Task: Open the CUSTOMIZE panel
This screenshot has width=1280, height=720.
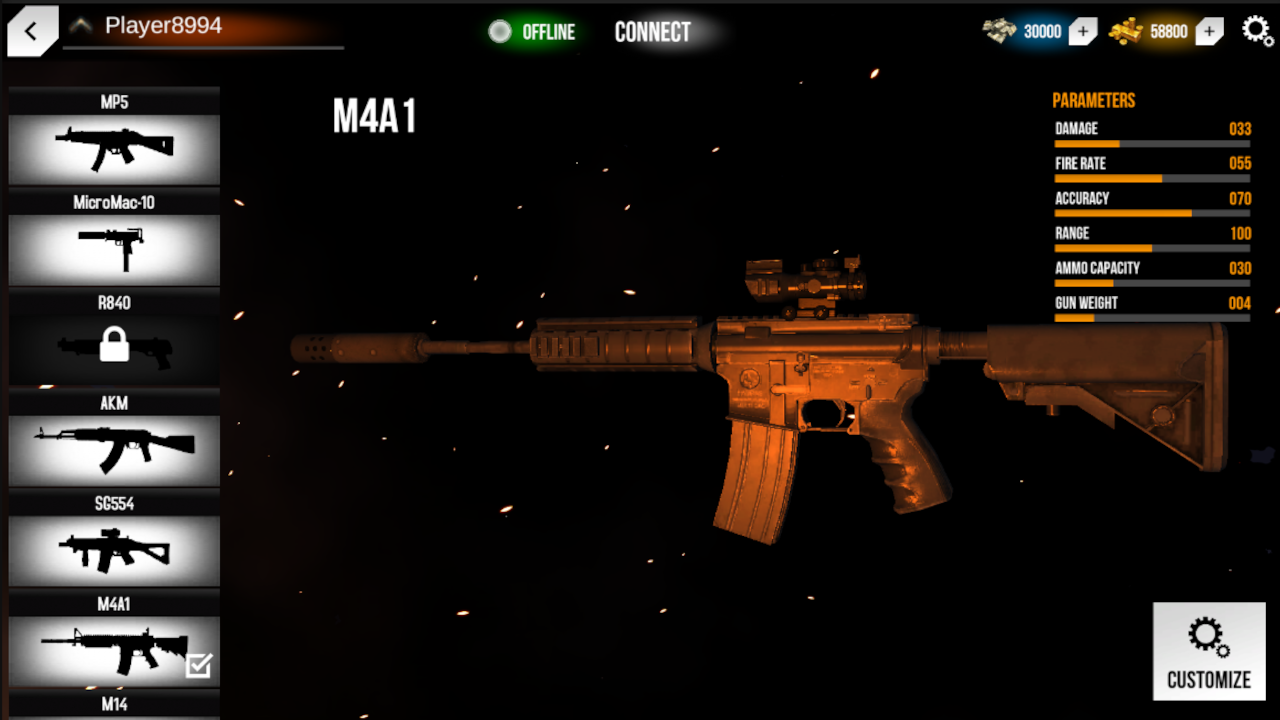Action: point(1208,650)
